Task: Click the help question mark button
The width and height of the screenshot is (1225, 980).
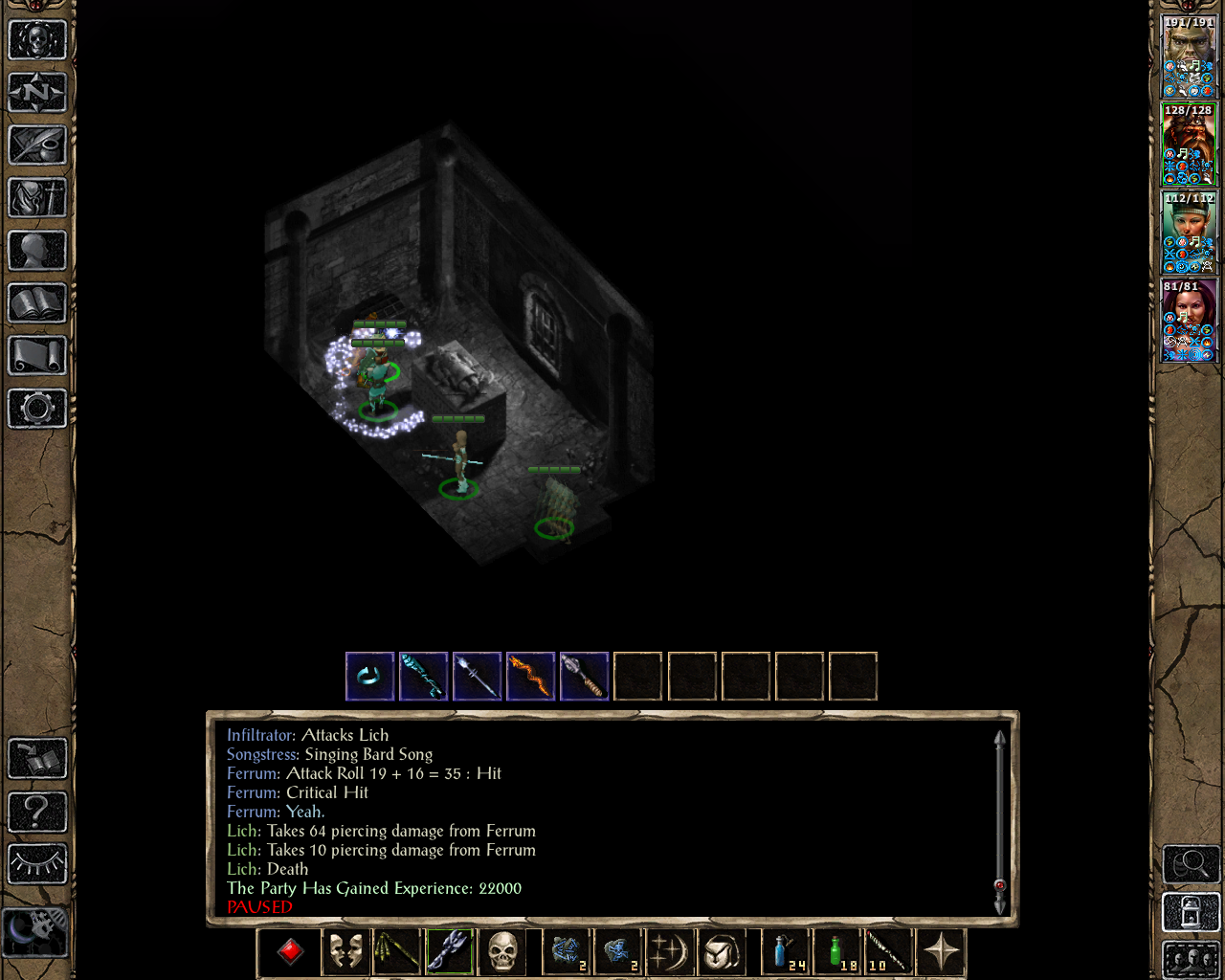Action: tap(38, 813)
